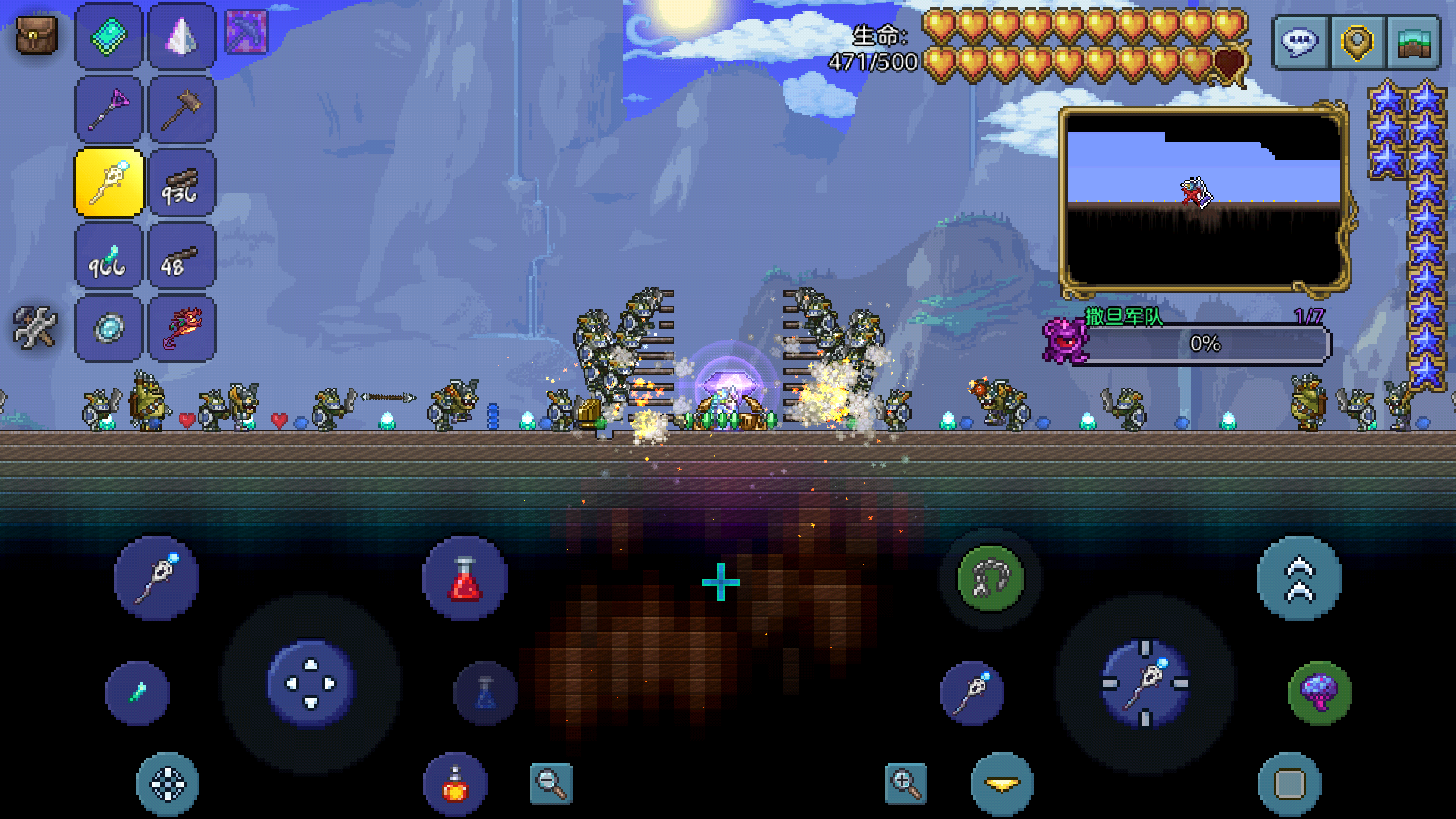The image size is (1456, 819).
Task: Zoom out with the minus magnifier
Action: coord(551,783)
